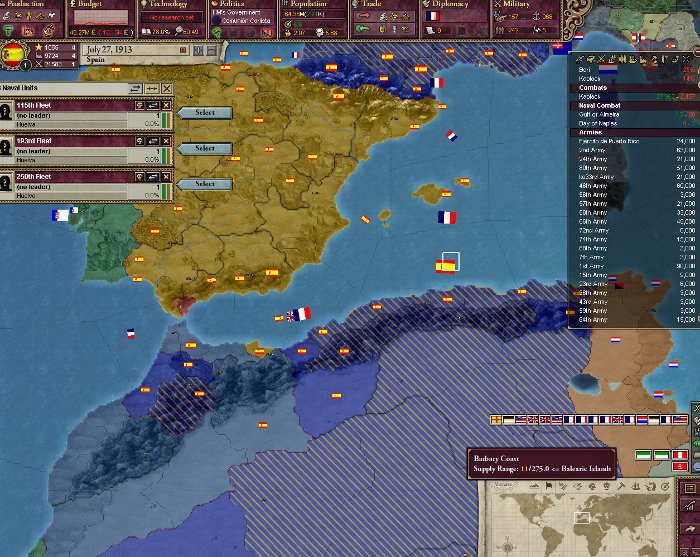This screenshot has width=700, height=557.
Task: Select the 193rd Fleet
Action: [x=204, y=148]
